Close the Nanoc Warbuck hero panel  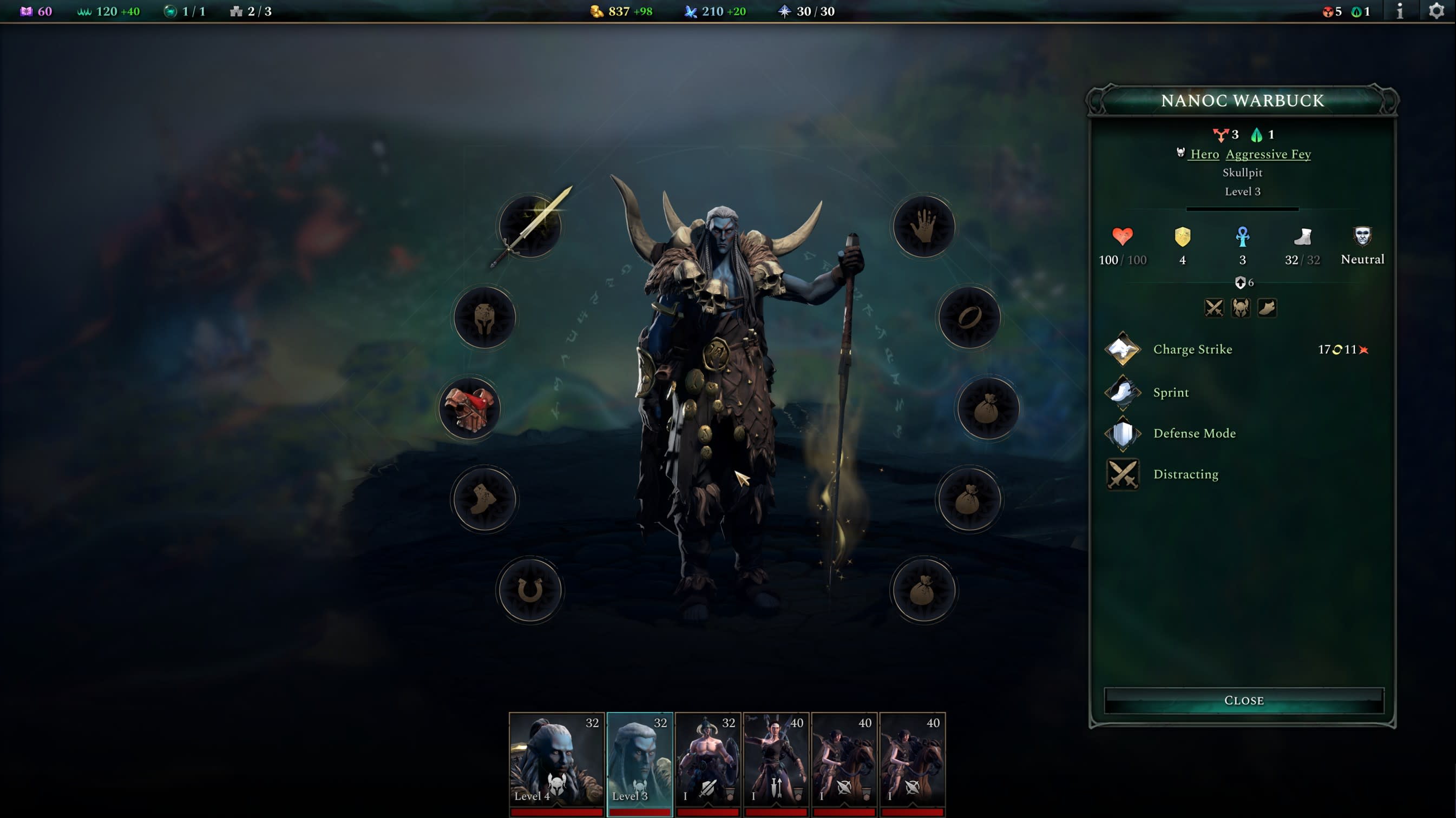[x=1243, y=701]
